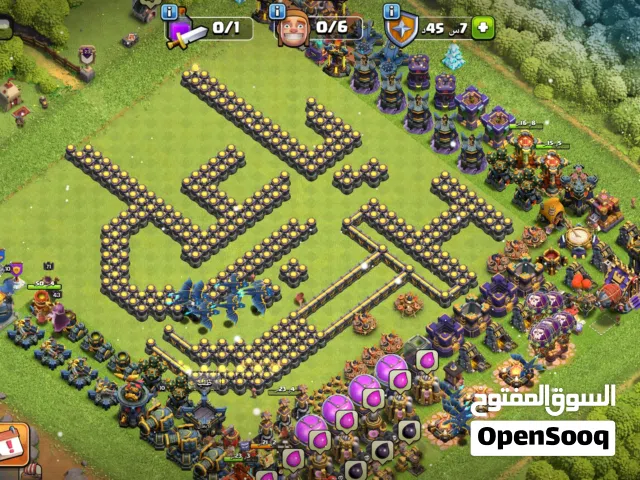Open the shield info button
This screenshot has height=480, width=640.
coord(392,13)
